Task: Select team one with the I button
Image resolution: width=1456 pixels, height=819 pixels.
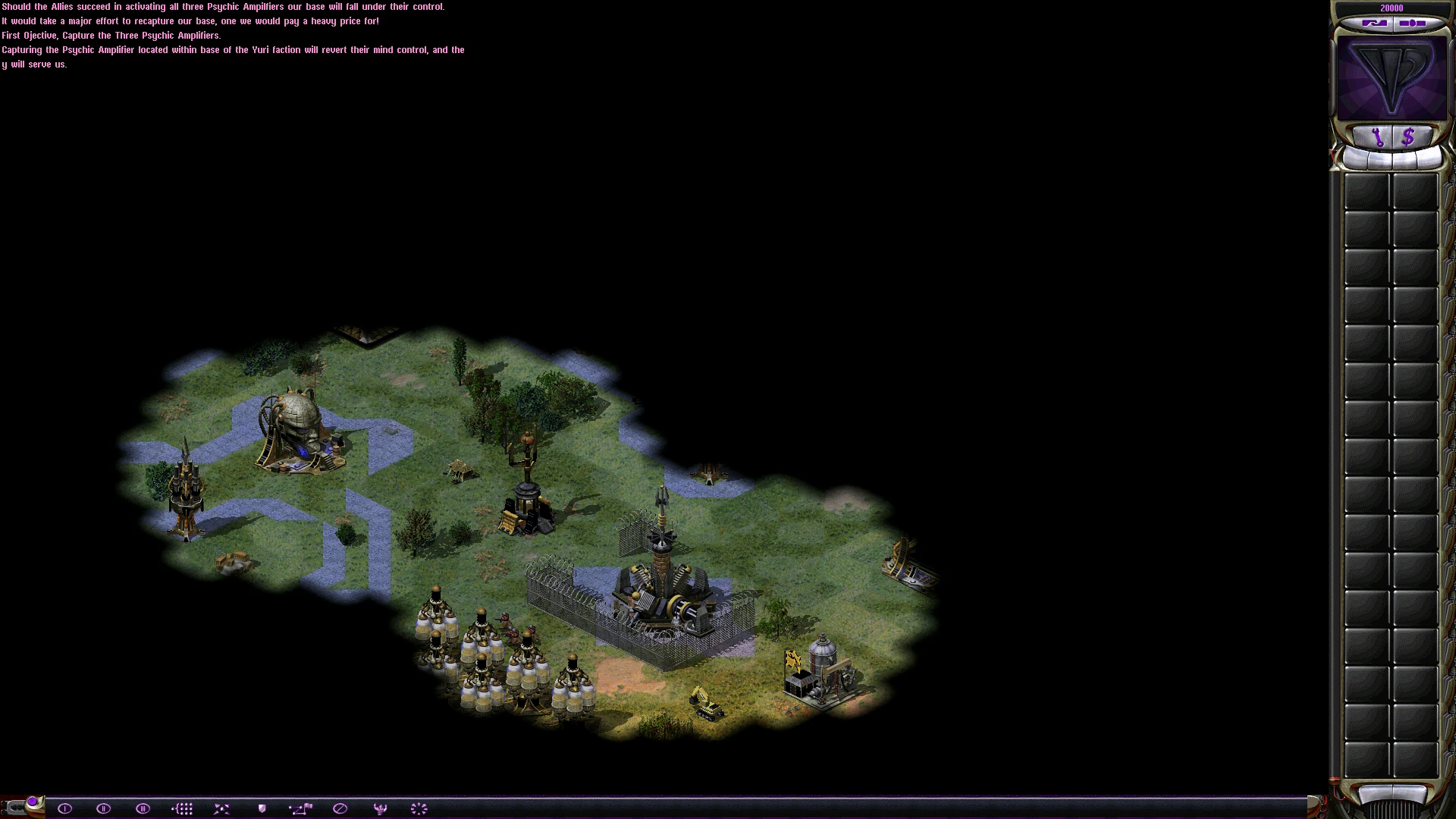Action: (x=64, y=808)
